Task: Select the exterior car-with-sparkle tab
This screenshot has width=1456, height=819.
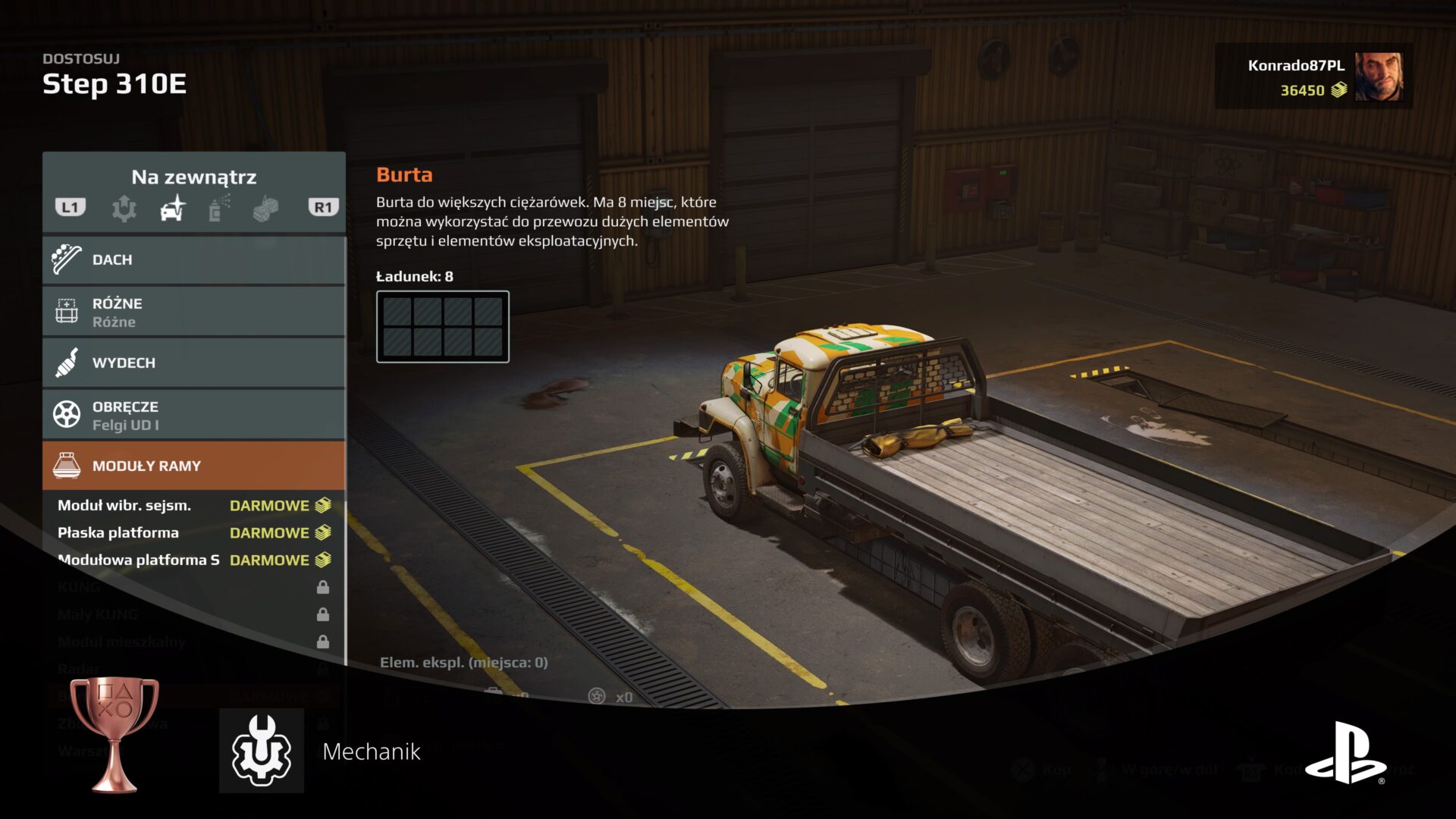Action: (x=173, y=208)
